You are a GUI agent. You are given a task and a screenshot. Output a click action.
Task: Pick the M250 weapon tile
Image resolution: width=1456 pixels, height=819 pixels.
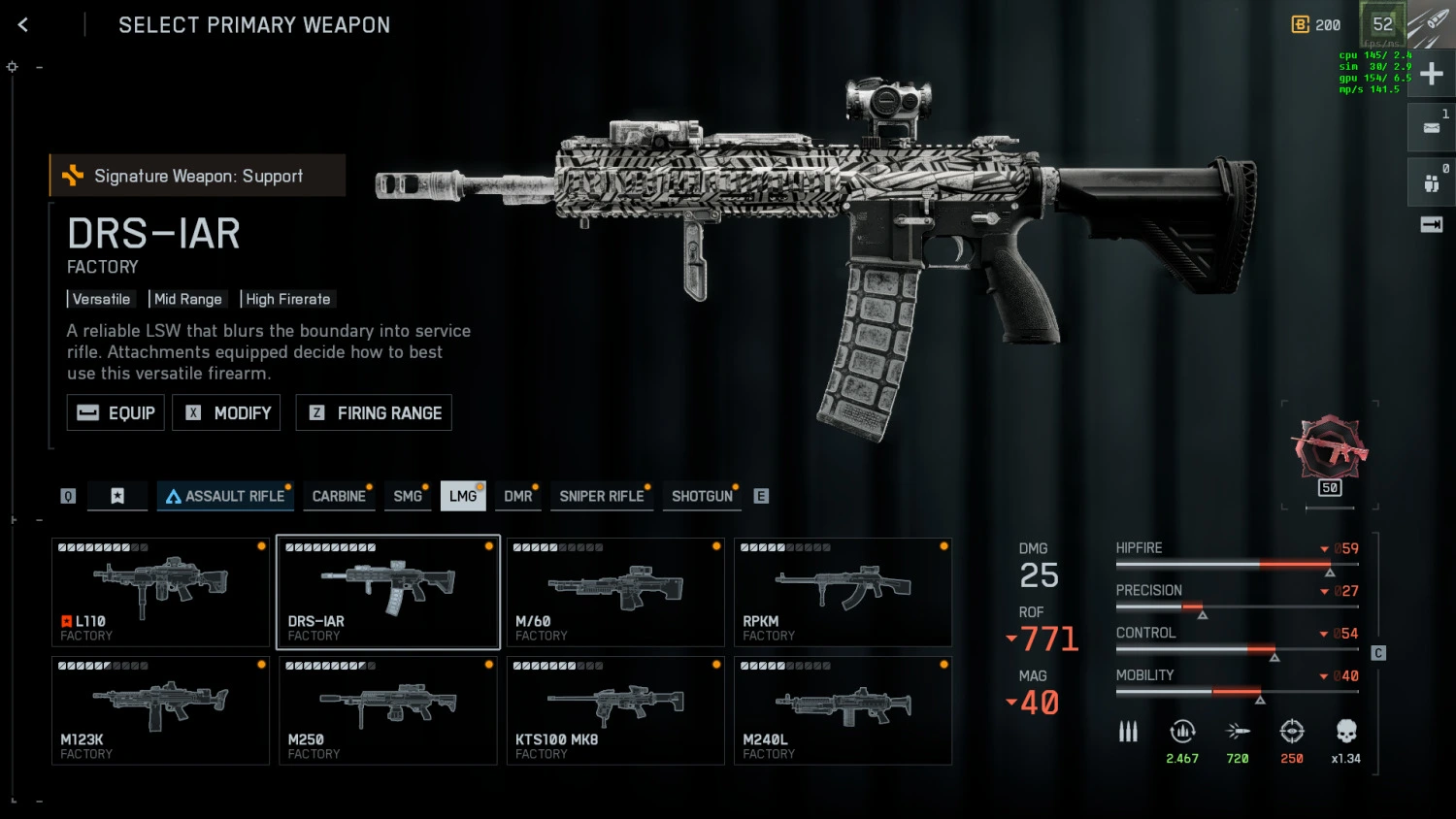point(388,710)
